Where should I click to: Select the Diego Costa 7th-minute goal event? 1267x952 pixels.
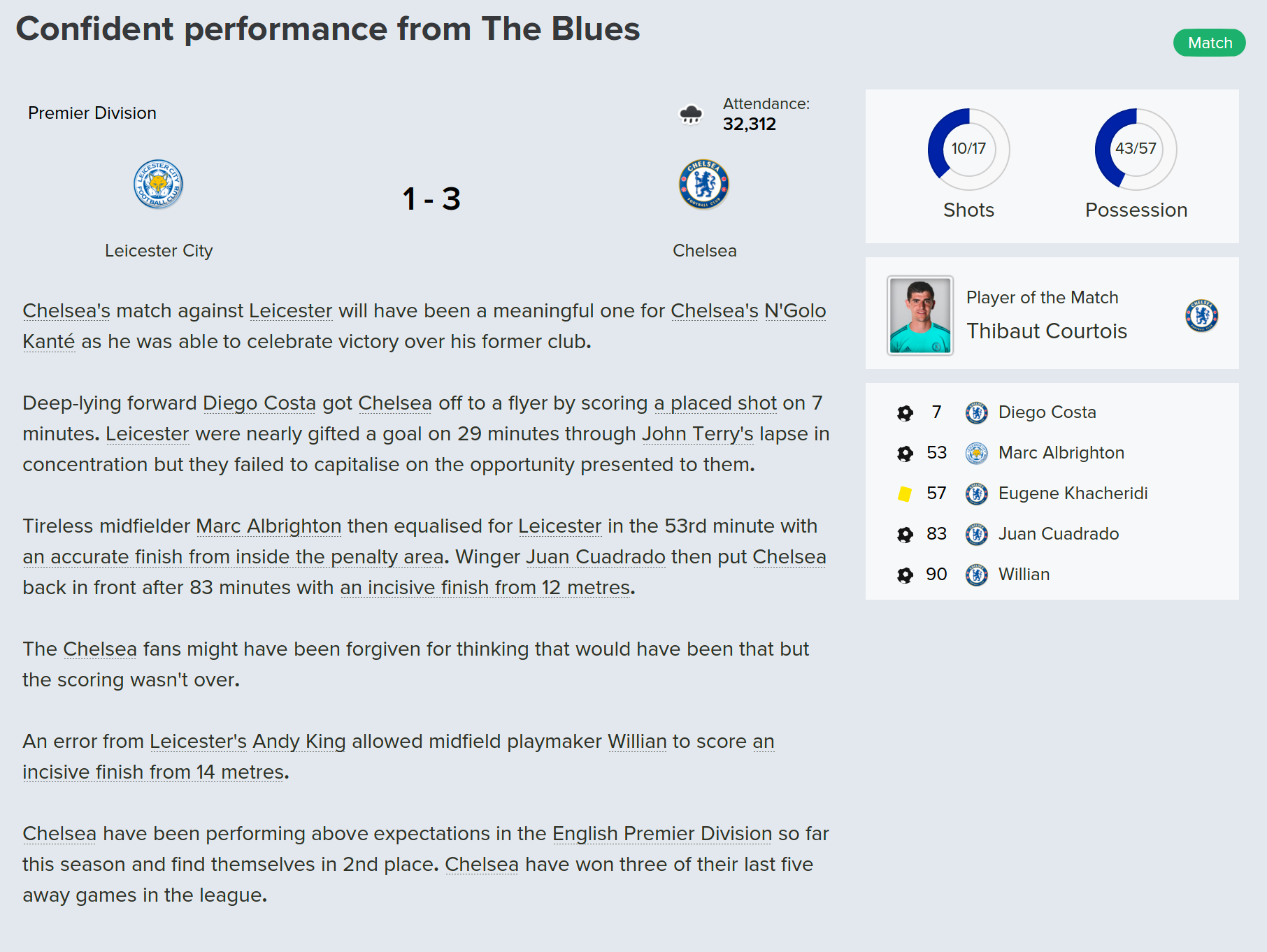click(1047, 412)
